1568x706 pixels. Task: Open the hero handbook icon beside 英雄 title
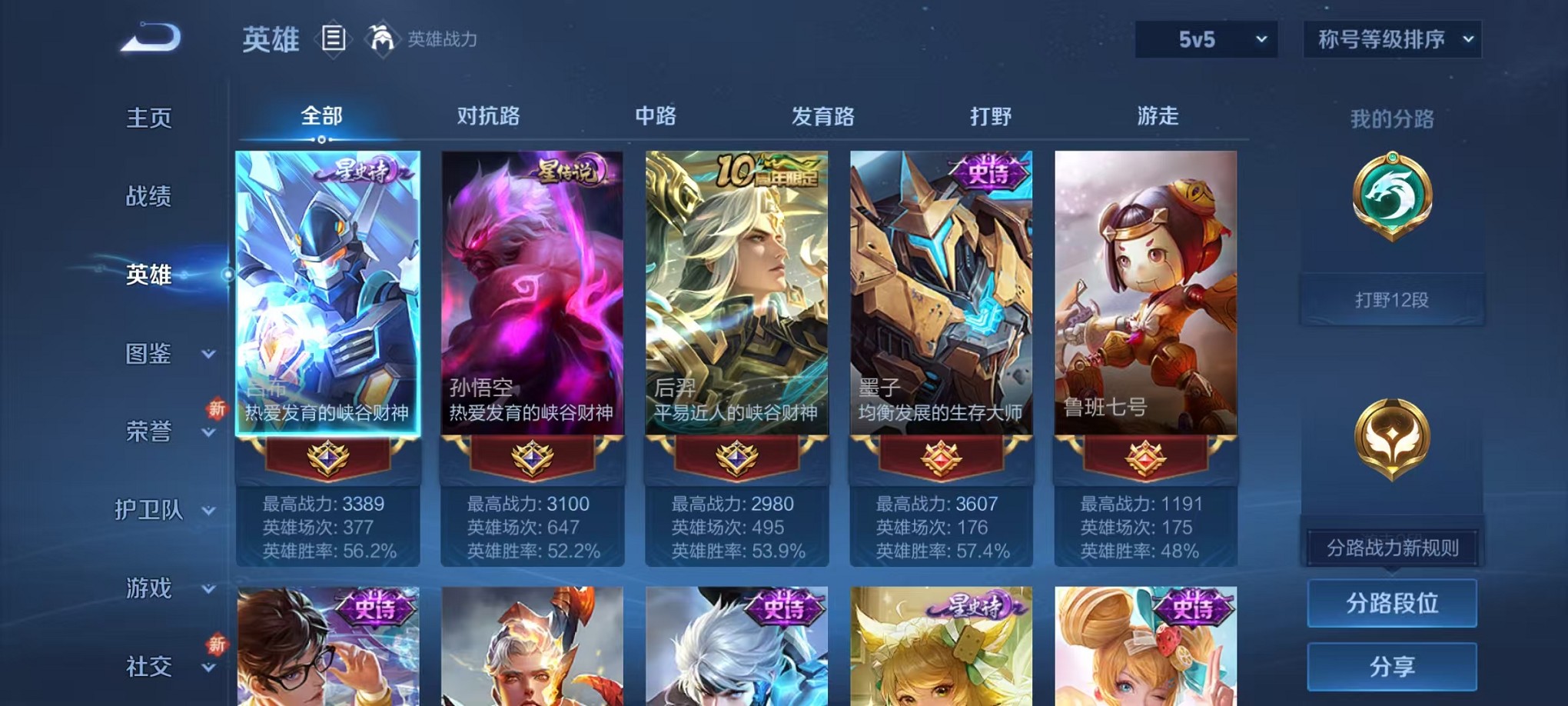(334, 40)
